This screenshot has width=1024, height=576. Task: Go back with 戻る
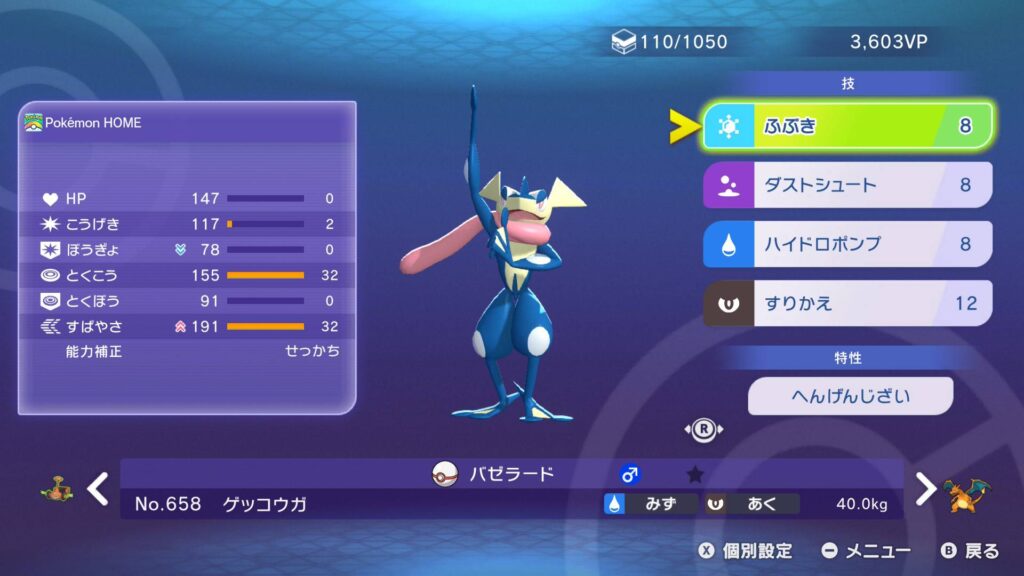click(x=970, y=551)
